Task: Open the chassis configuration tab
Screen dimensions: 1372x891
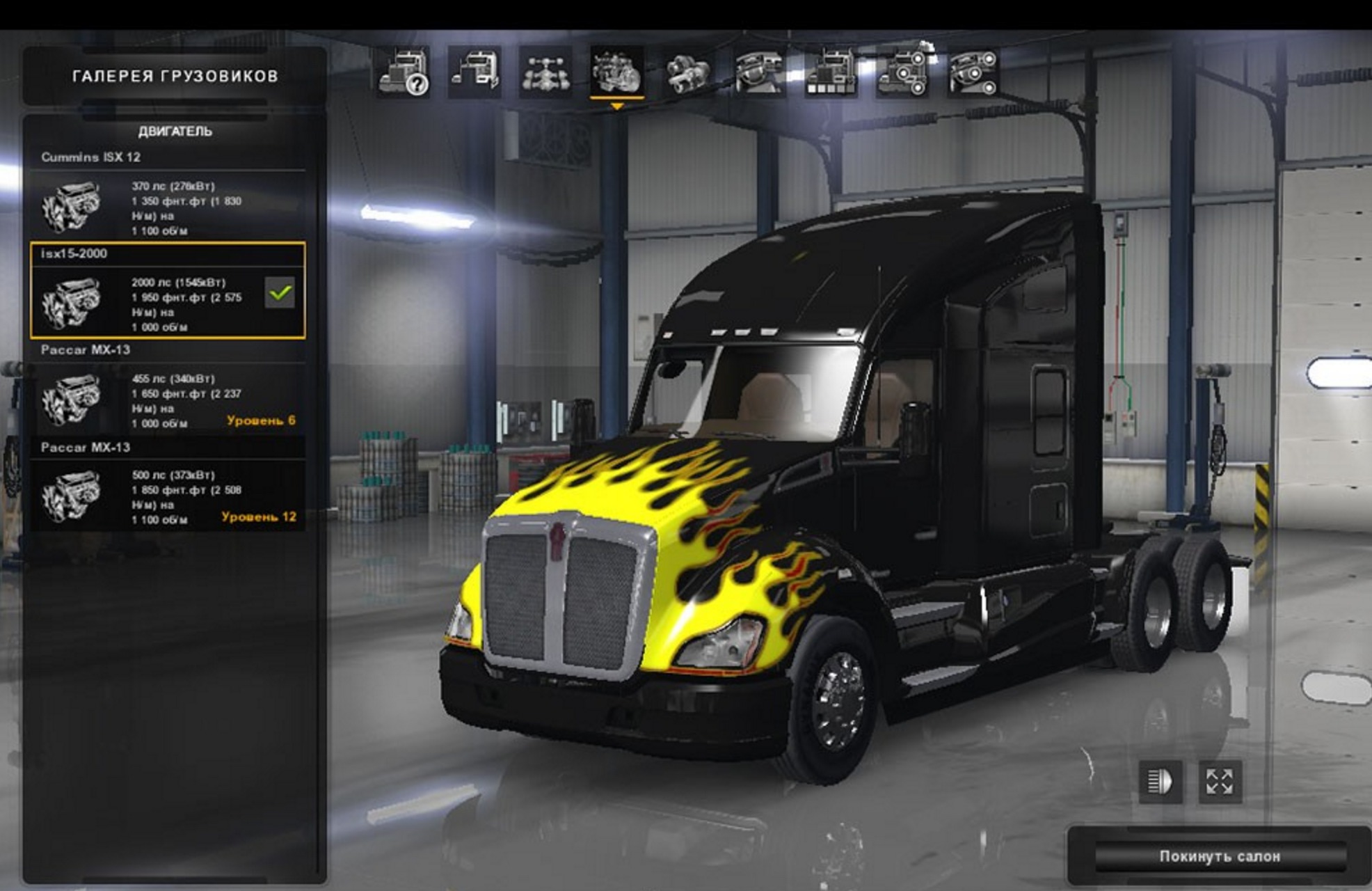Action: 545,72
